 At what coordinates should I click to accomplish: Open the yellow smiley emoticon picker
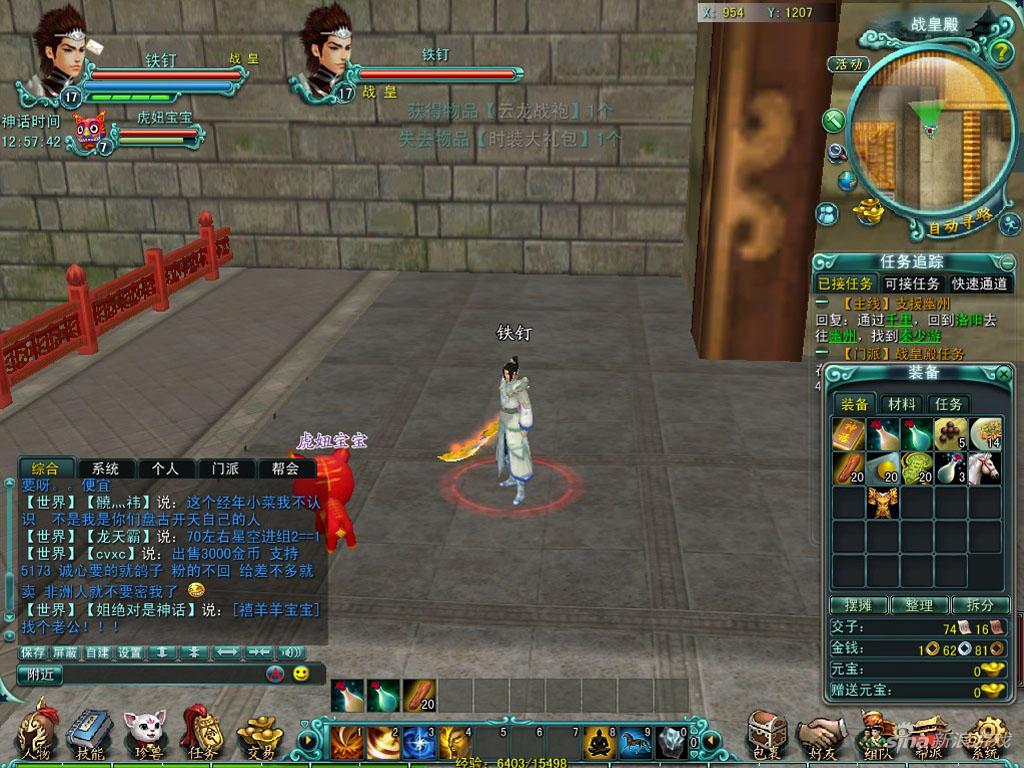[300, 674]
